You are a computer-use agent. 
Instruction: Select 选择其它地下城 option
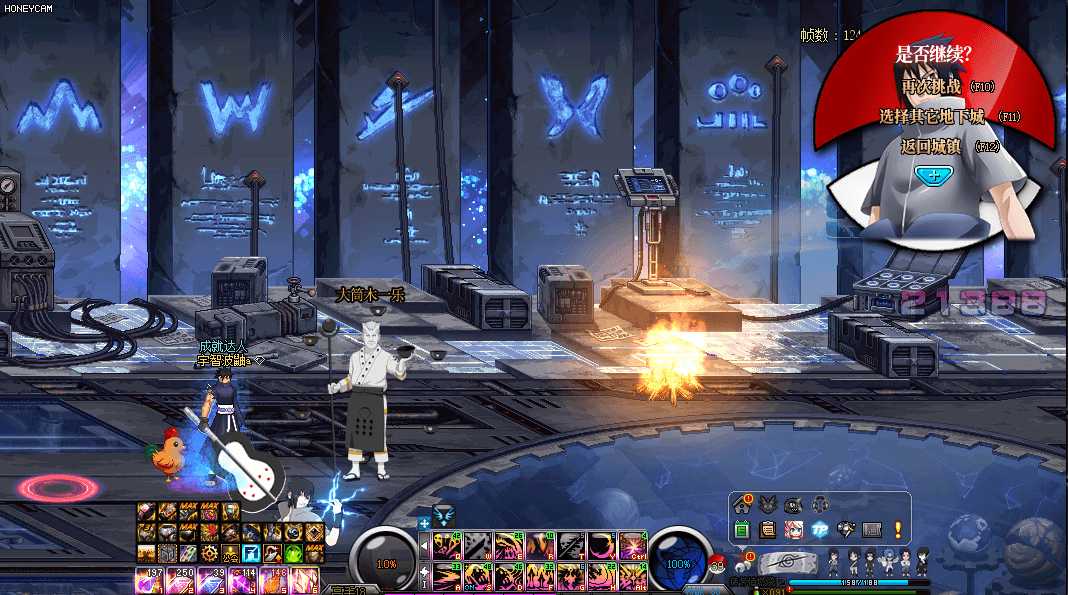tap(932, 117)
